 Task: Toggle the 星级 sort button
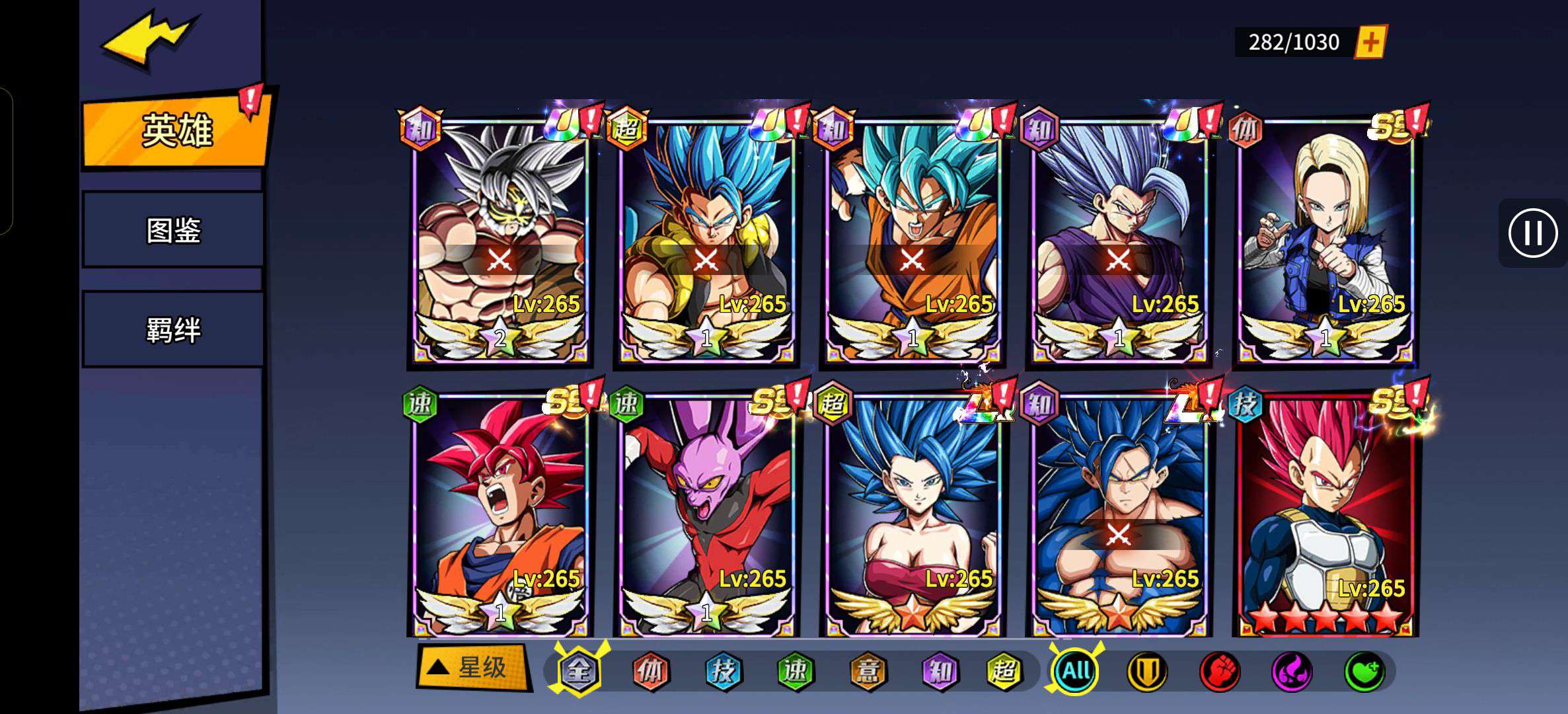472,668
